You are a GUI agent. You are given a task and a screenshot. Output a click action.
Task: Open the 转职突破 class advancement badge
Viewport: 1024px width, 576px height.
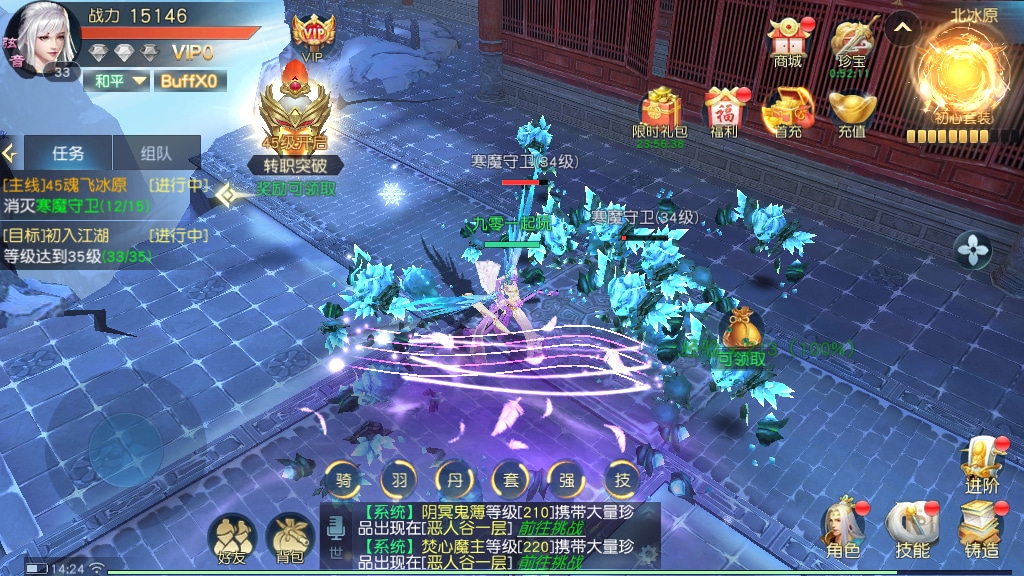(x=296, y=125)
